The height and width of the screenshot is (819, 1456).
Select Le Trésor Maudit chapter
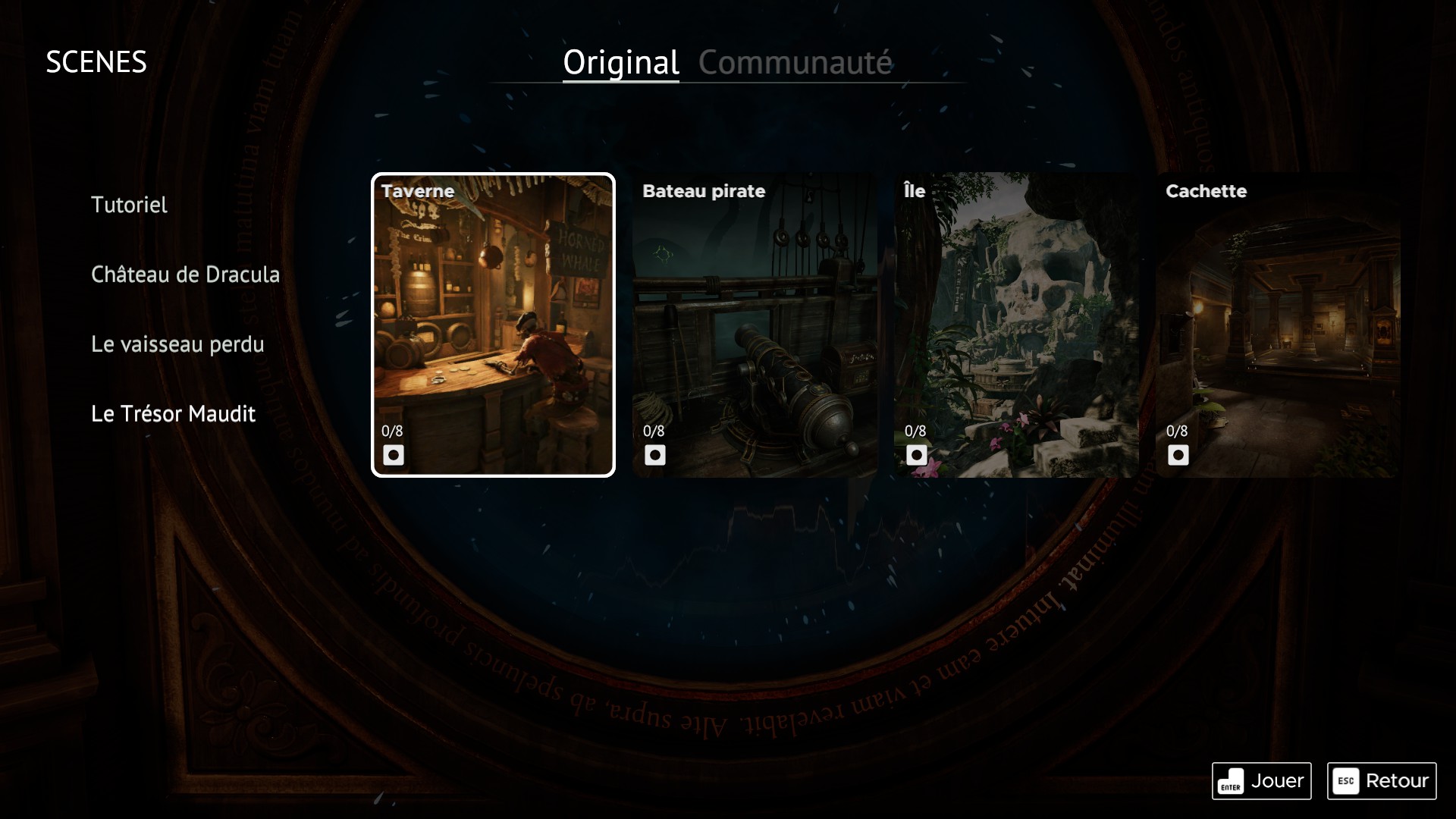(173, 414)
